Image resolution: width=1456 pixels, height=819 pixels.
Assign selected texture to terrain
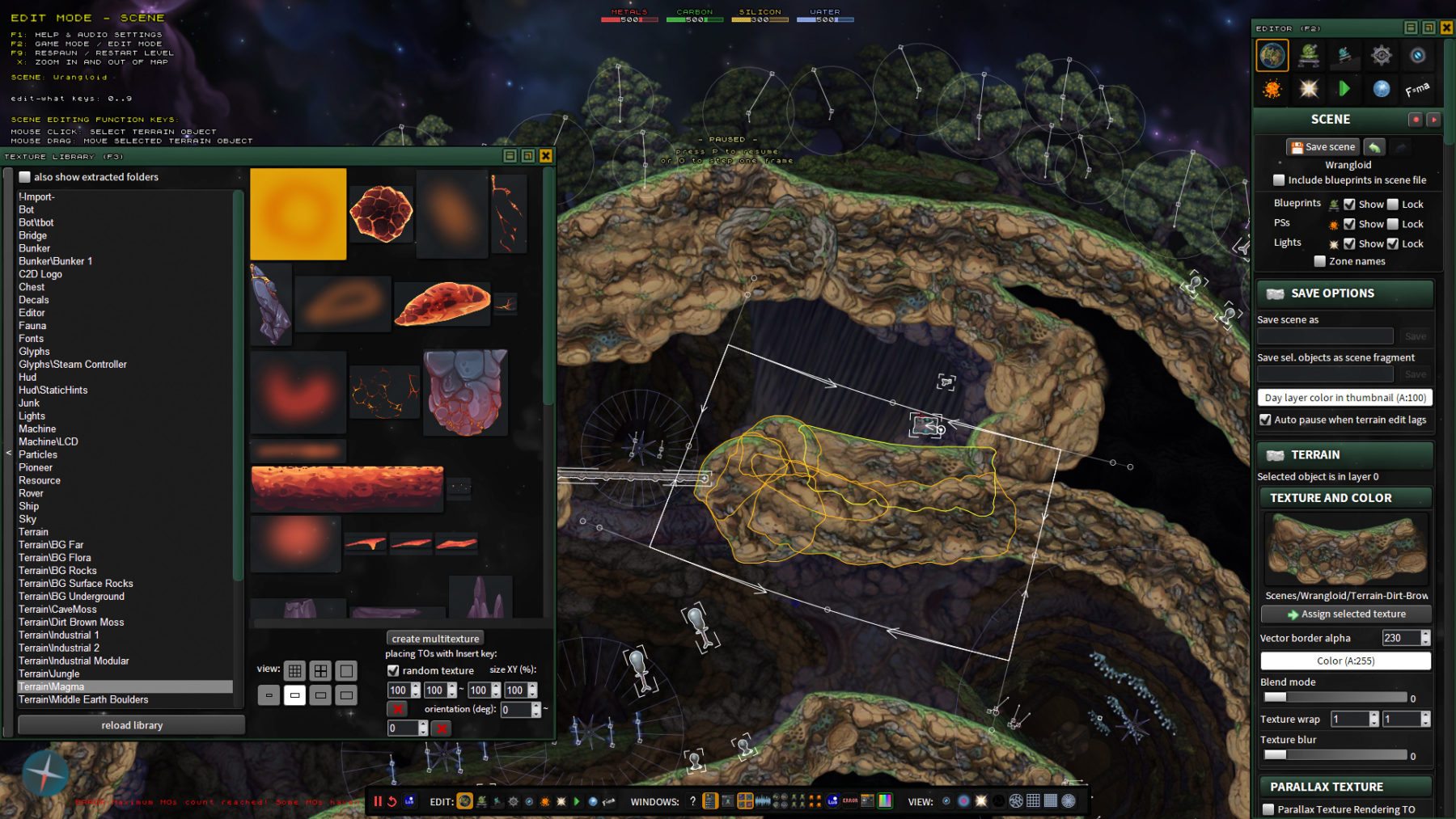1346,614
